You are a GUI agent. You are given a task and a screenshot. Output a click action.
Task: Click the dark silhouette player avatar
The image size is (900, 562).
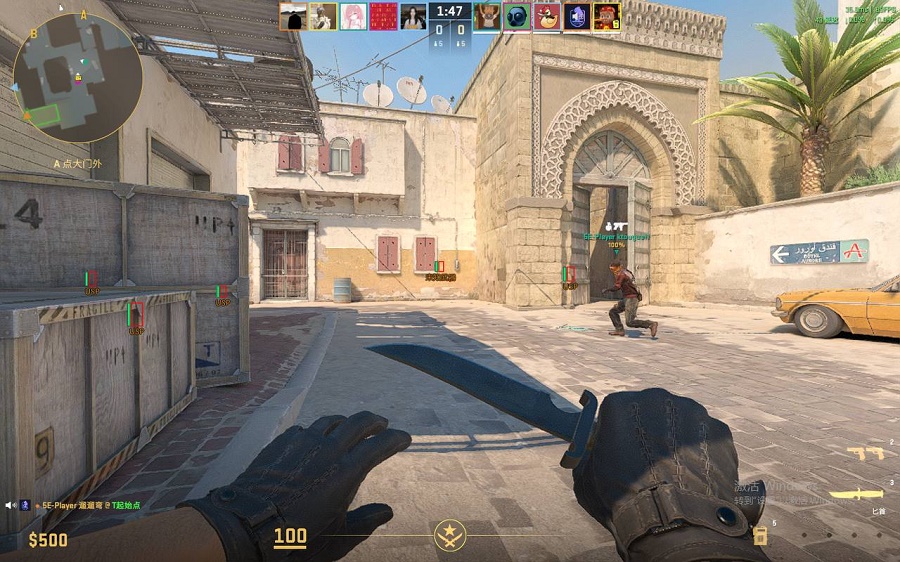click(293, 16)
